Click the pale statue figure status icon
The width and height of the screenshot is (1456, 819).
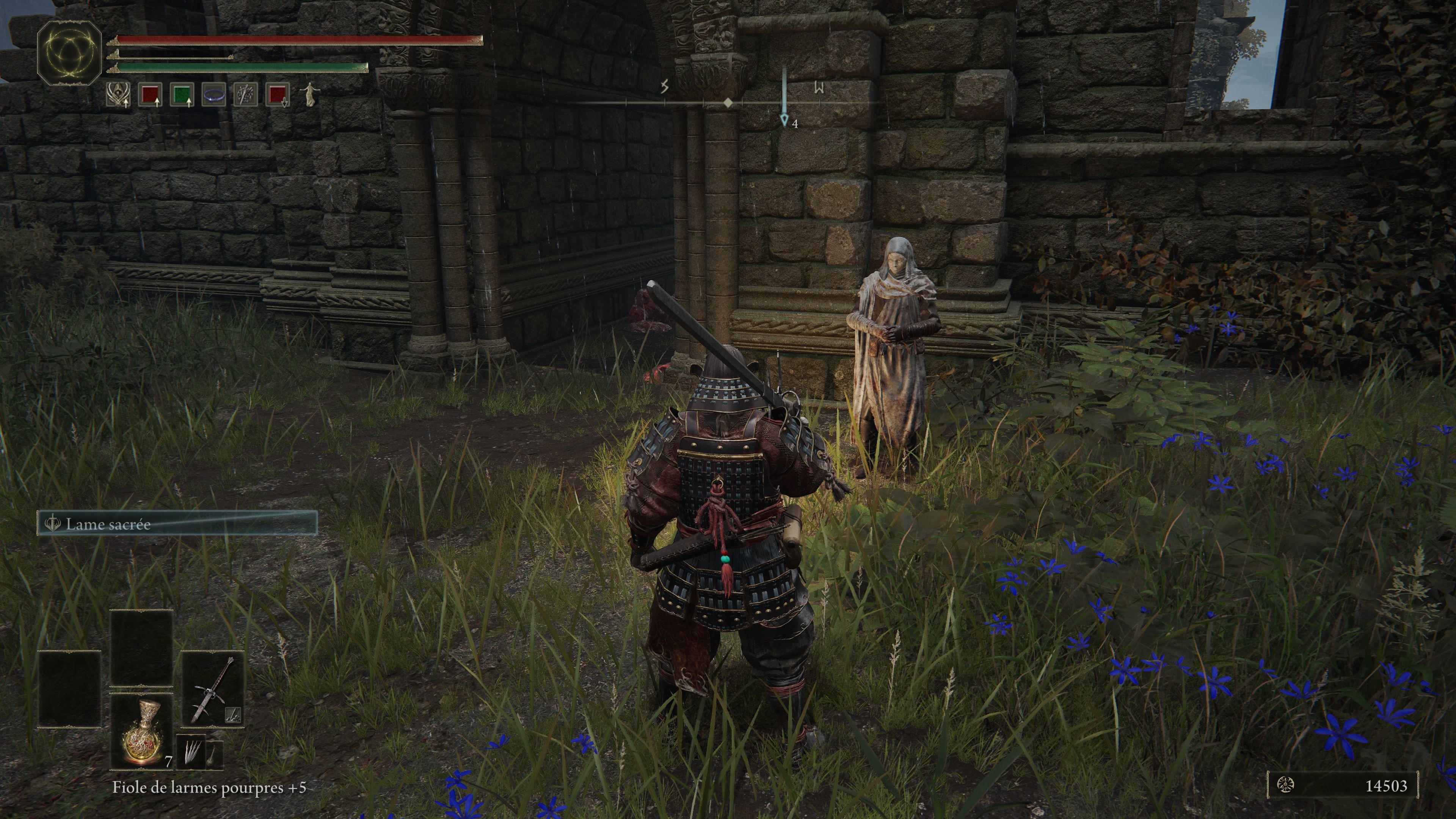[309, 94]
